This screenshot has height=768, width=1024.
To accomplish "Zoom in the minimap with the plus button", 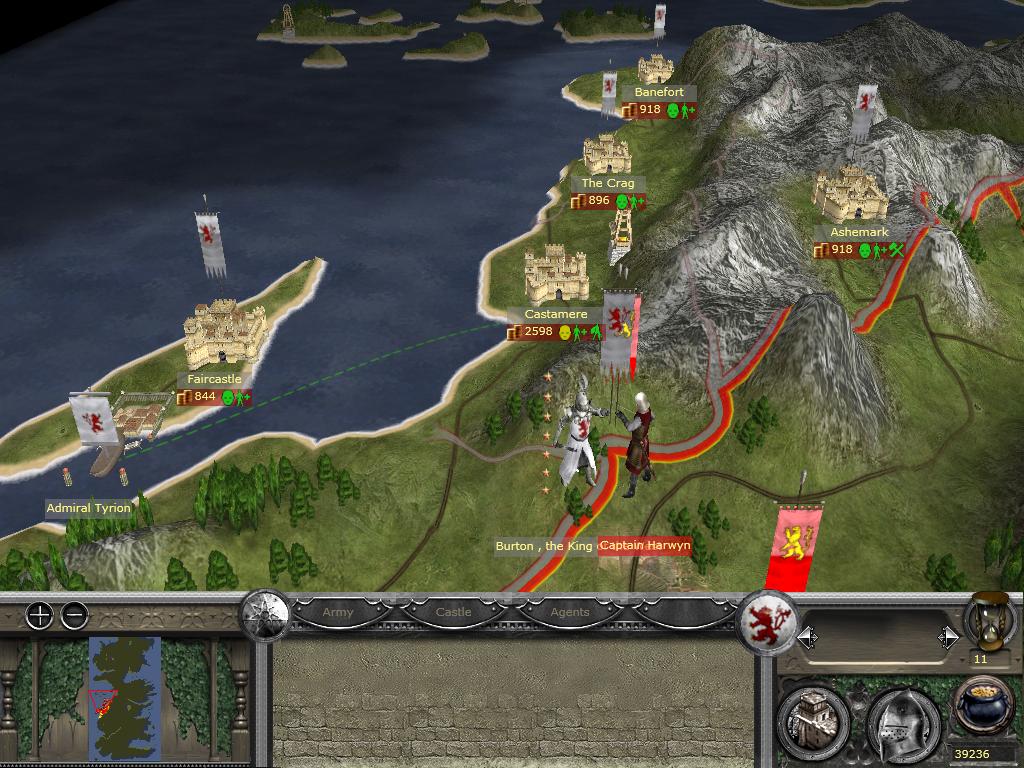I will pyautogui.click(x=39, y=616).
